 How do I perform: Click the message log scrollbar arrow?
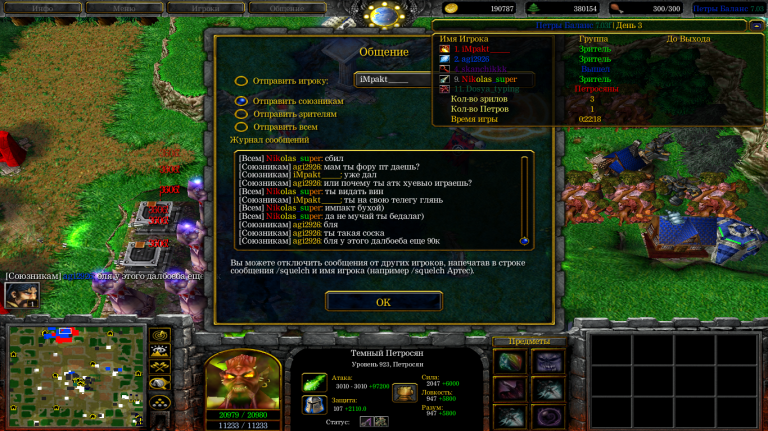pos(524,240)
